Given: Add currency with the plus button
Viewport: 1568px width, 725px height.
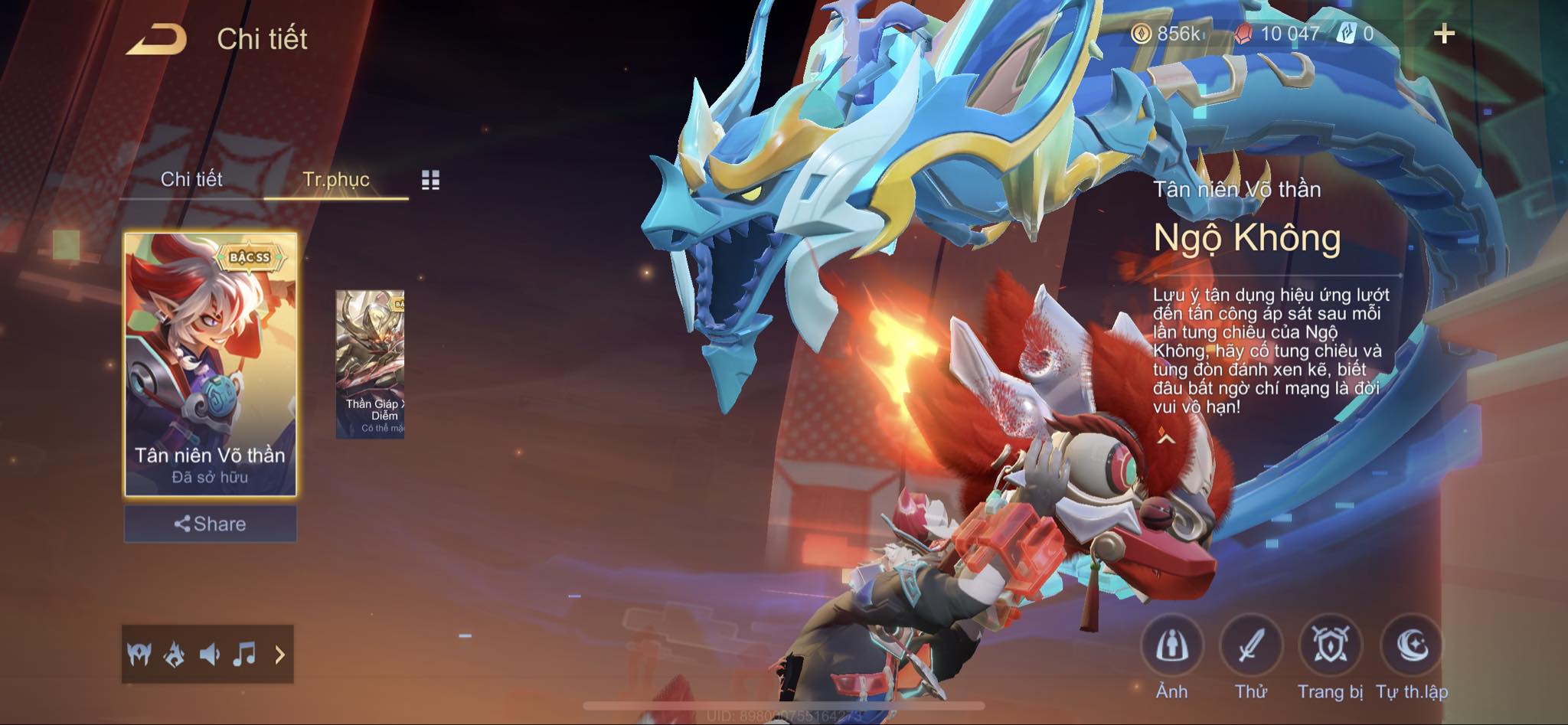Looking at the screenshot, I should pyautogui.click(x=1444, y=34).
